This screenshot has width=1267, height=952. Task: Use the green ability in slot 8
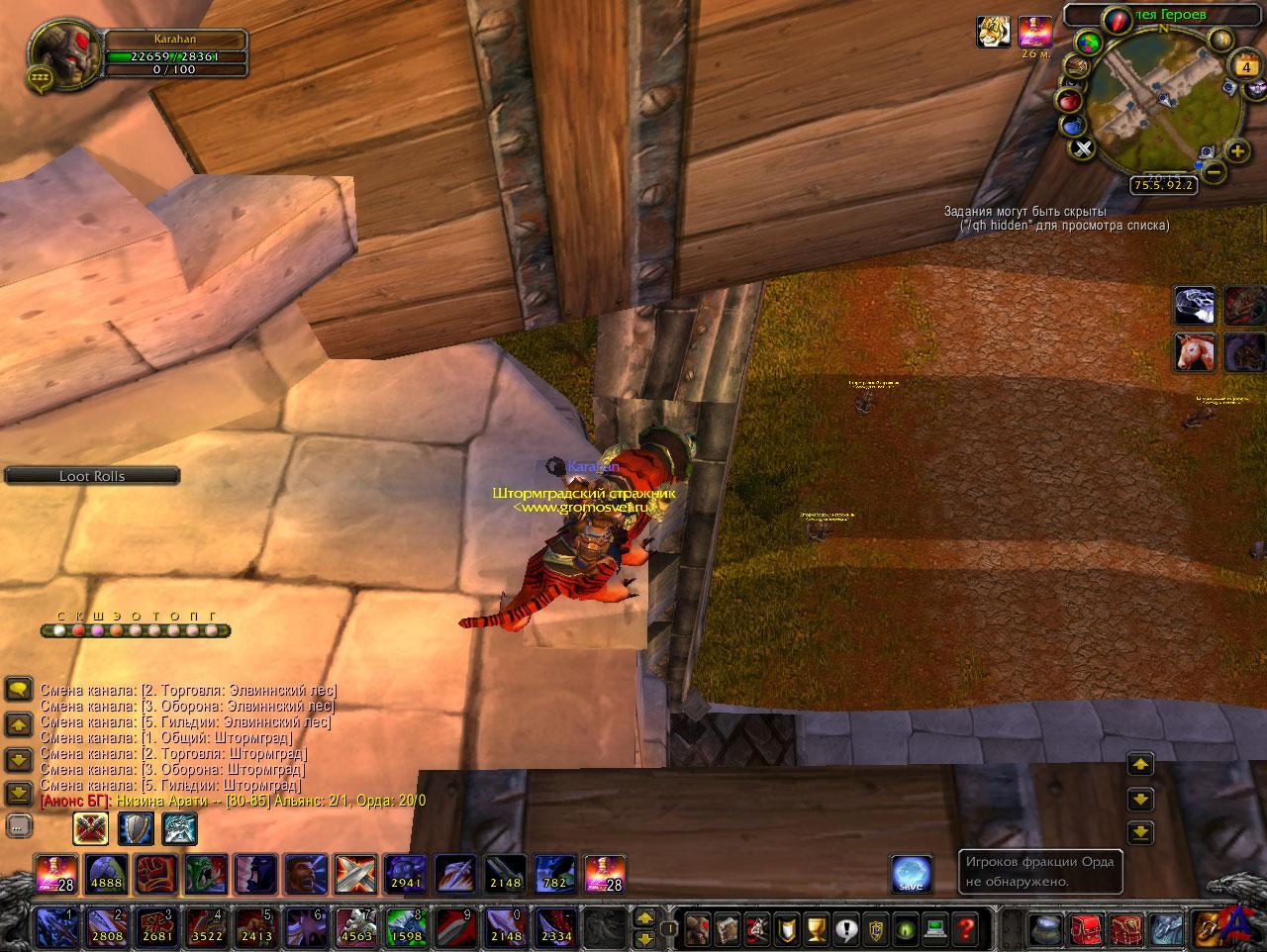[405, 927]
